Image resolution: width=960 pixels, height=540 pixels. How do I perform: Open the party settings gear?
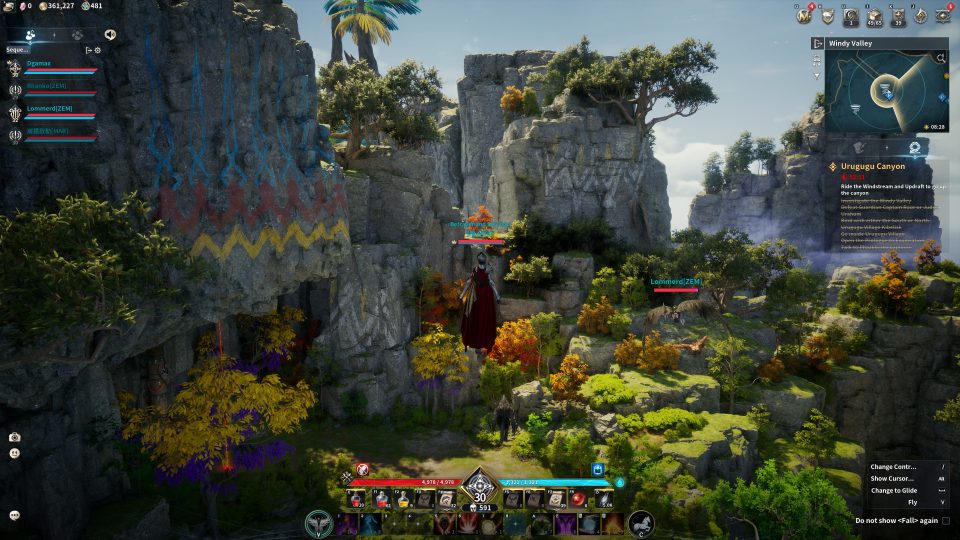[x=97, y=49]
